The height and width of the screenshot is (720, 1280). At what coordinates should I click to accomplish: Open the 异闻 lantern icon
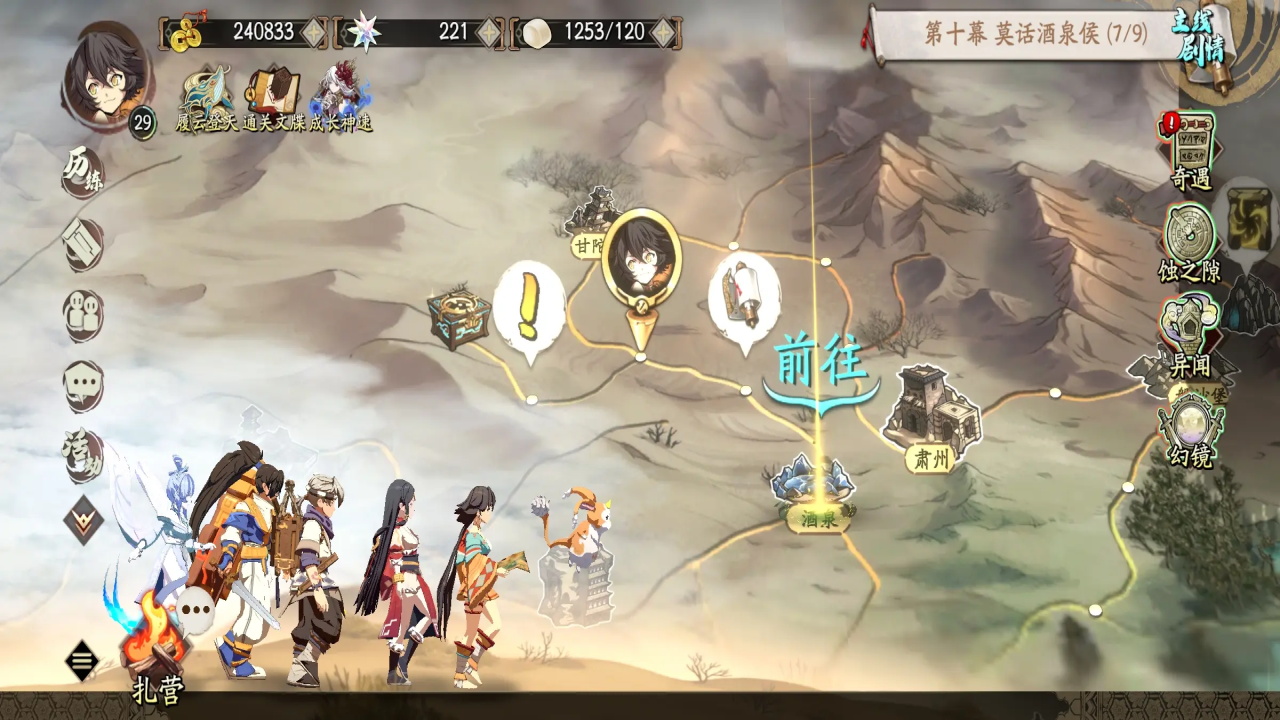(1190, 332)
